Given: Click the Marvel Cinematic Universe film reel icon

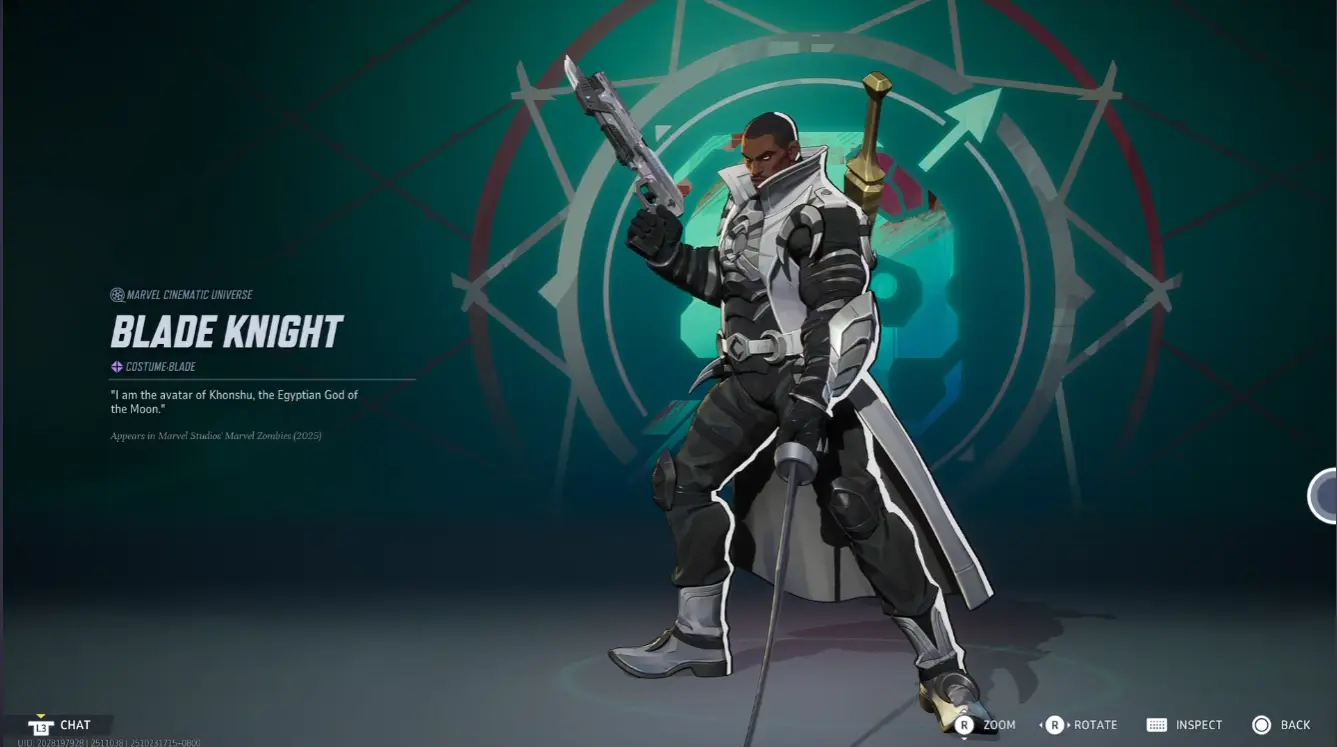Looking at the screenshot, I should [116, 294].
